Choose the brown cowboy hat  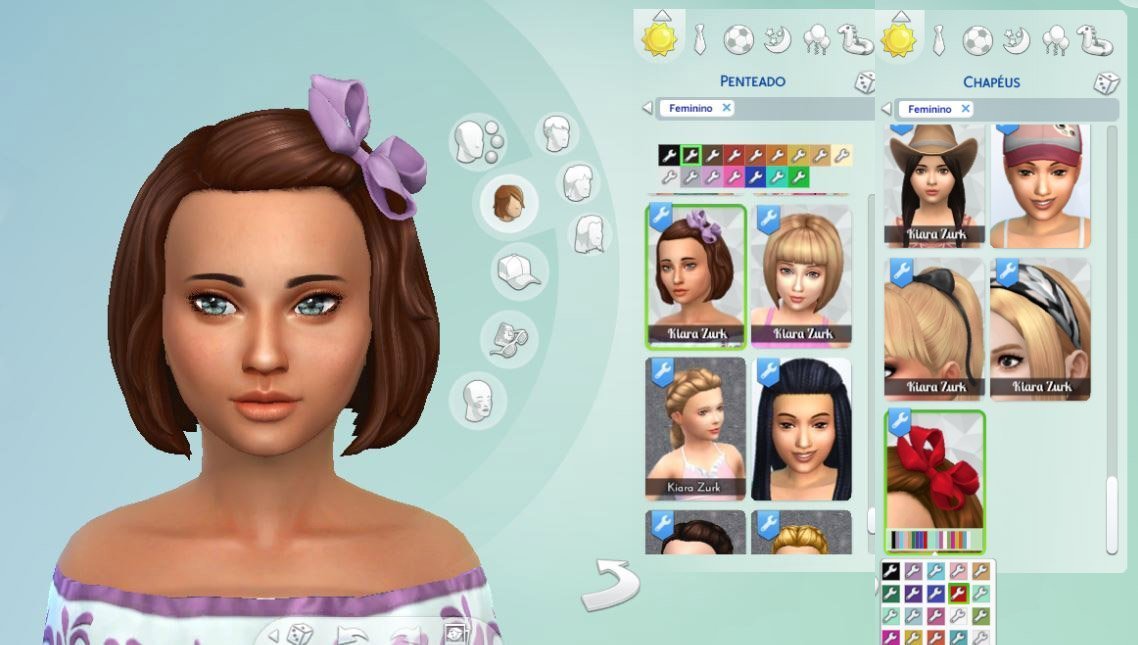tap(934, 185)
